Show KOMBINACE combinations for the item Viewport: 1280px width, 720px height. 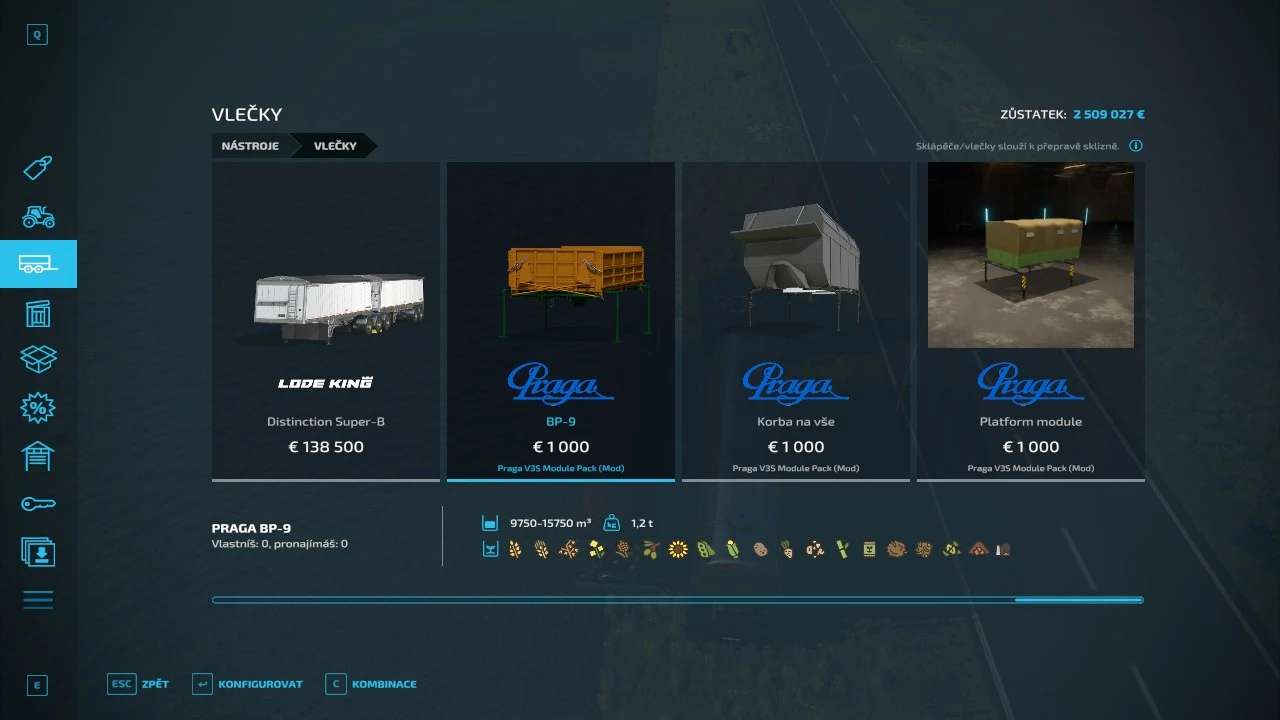(x=372, y=684)
